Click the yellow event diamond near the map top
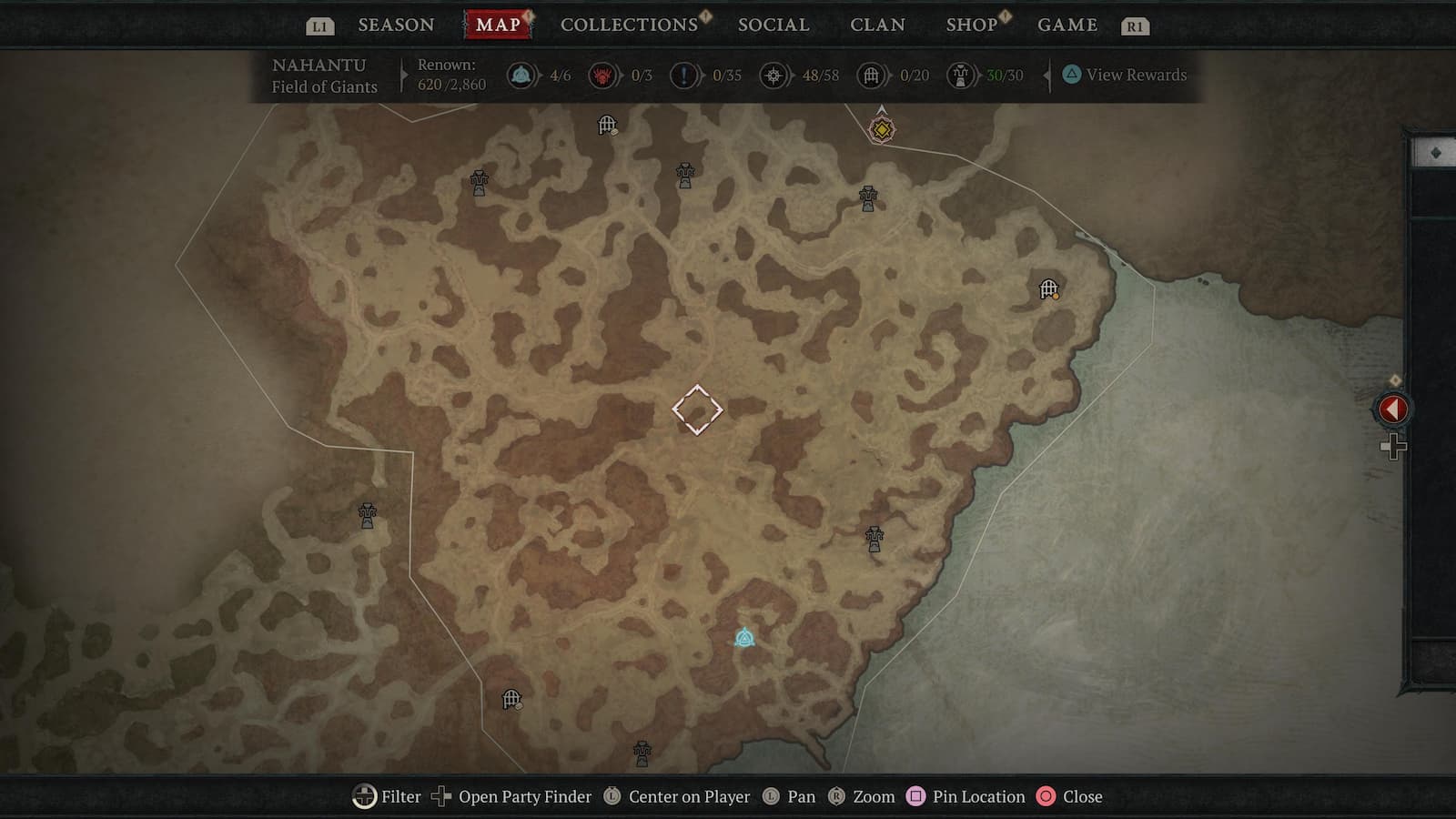 881,129
